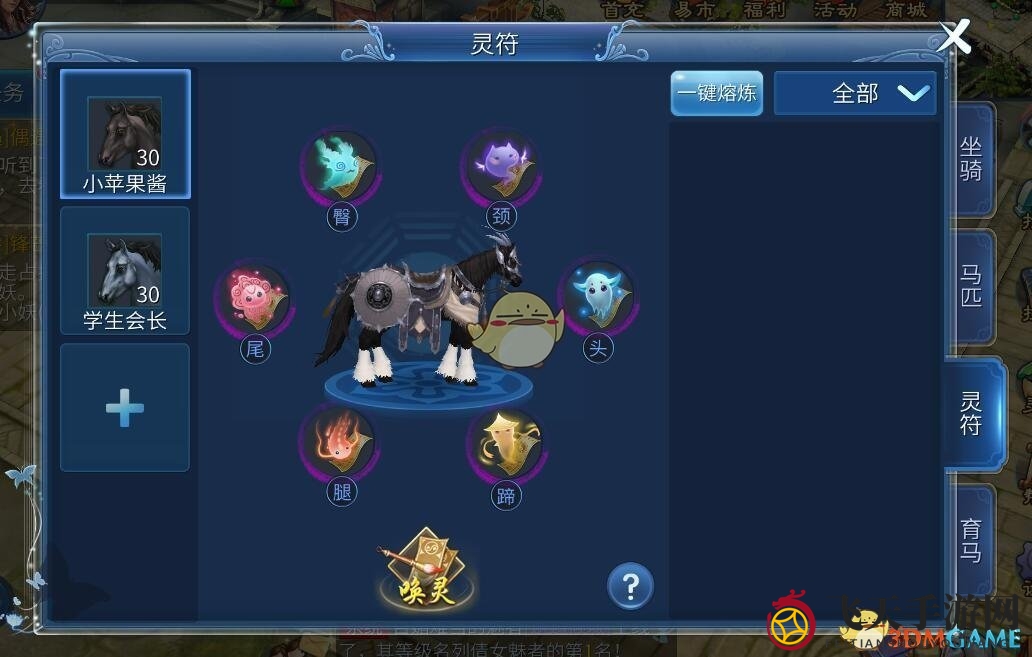Show help with the question mark button

(x=630, y=587)
